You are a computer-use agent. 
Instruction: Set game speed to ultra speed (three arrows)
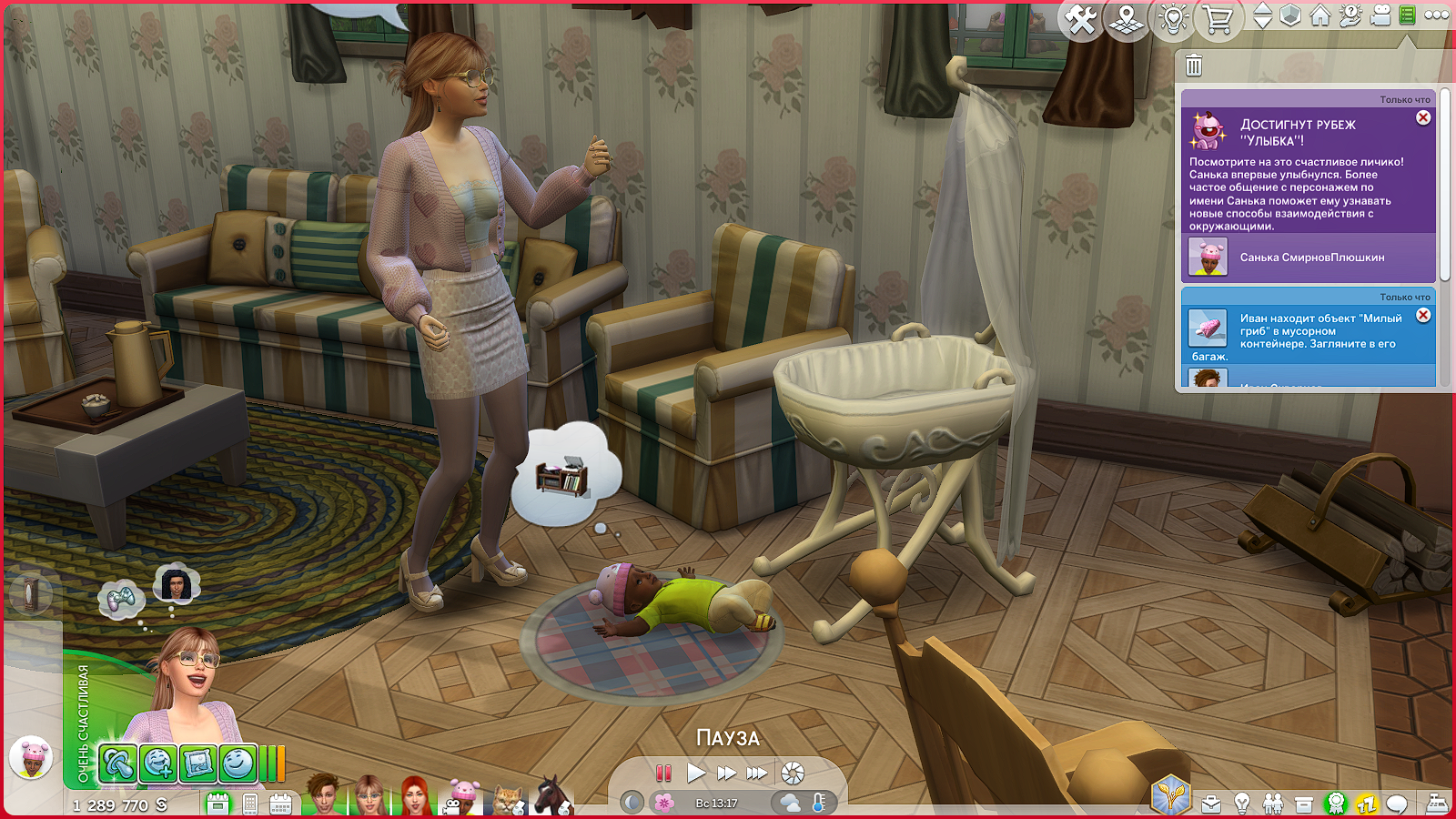point(757,773)
